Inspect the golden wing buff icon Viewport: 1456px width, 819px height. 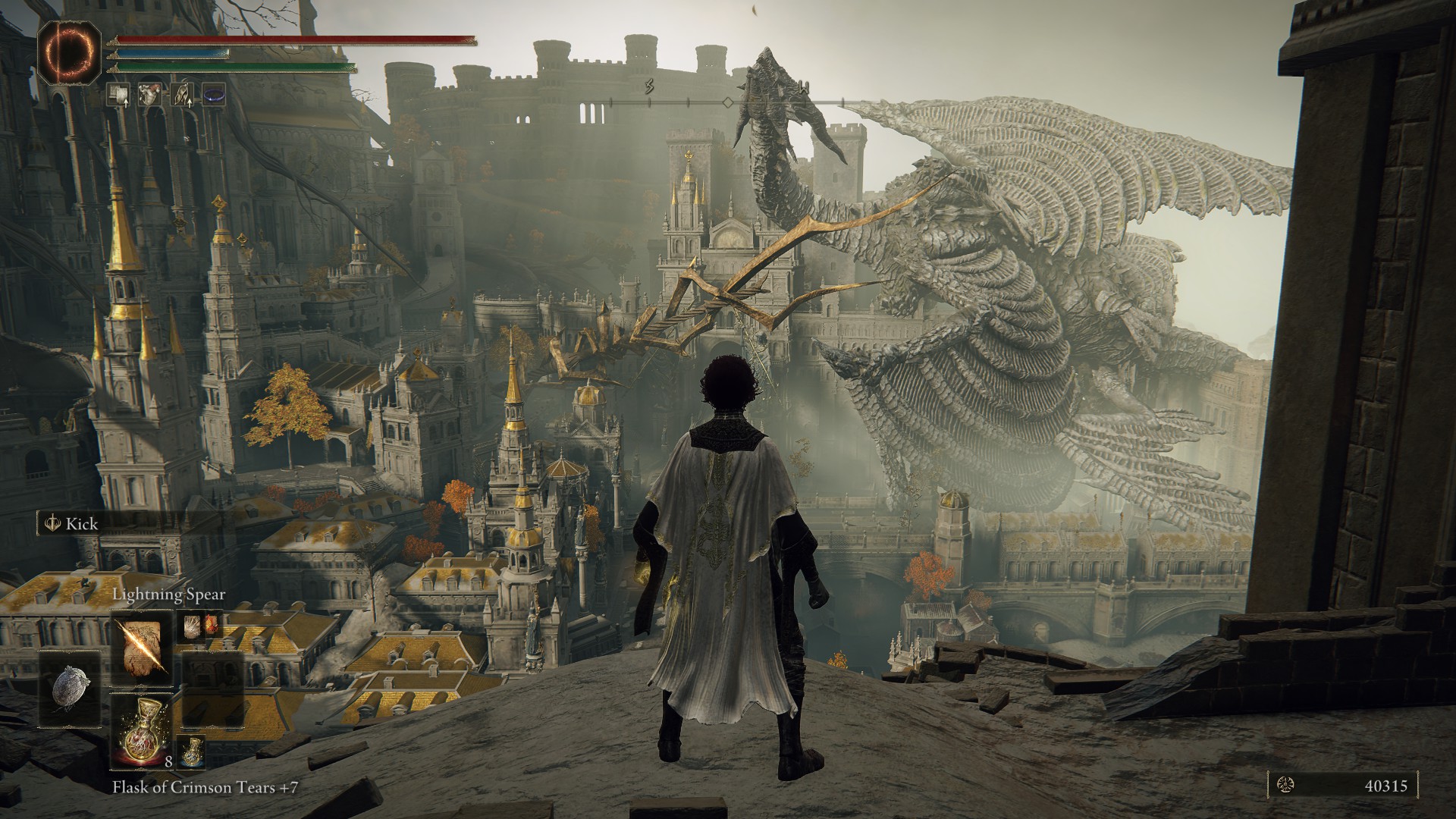[x=183, y=94]
